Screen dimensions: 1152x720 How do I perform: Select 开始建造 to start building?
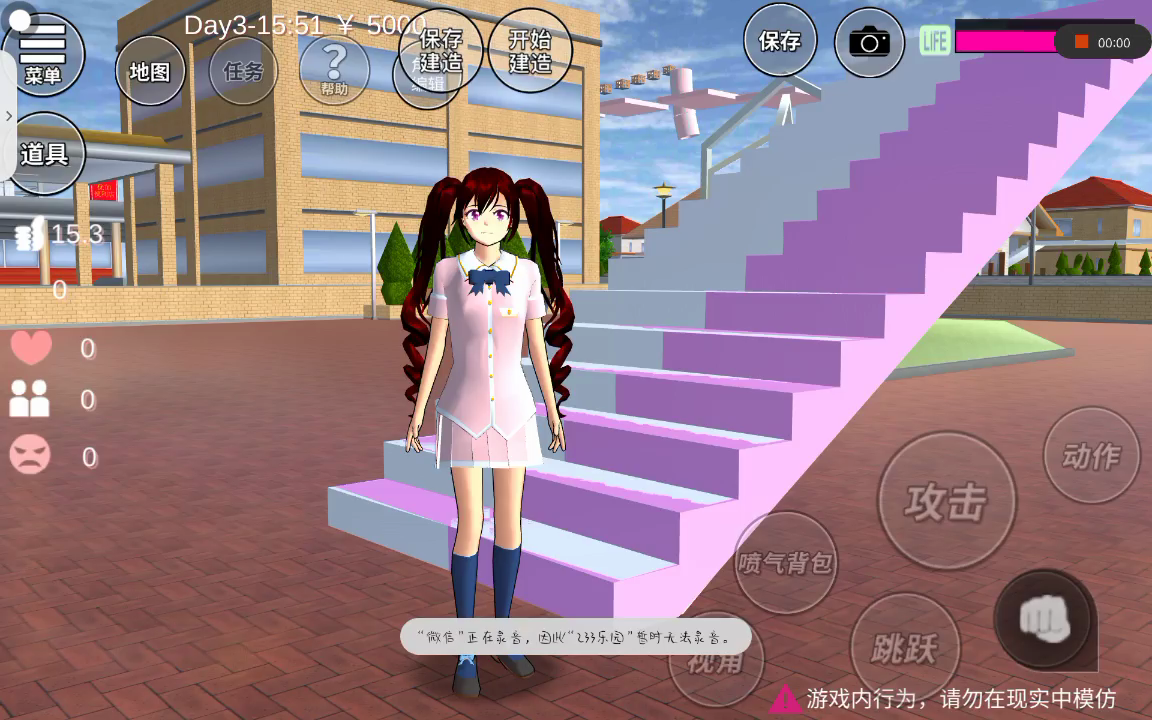tap(530, 51)
